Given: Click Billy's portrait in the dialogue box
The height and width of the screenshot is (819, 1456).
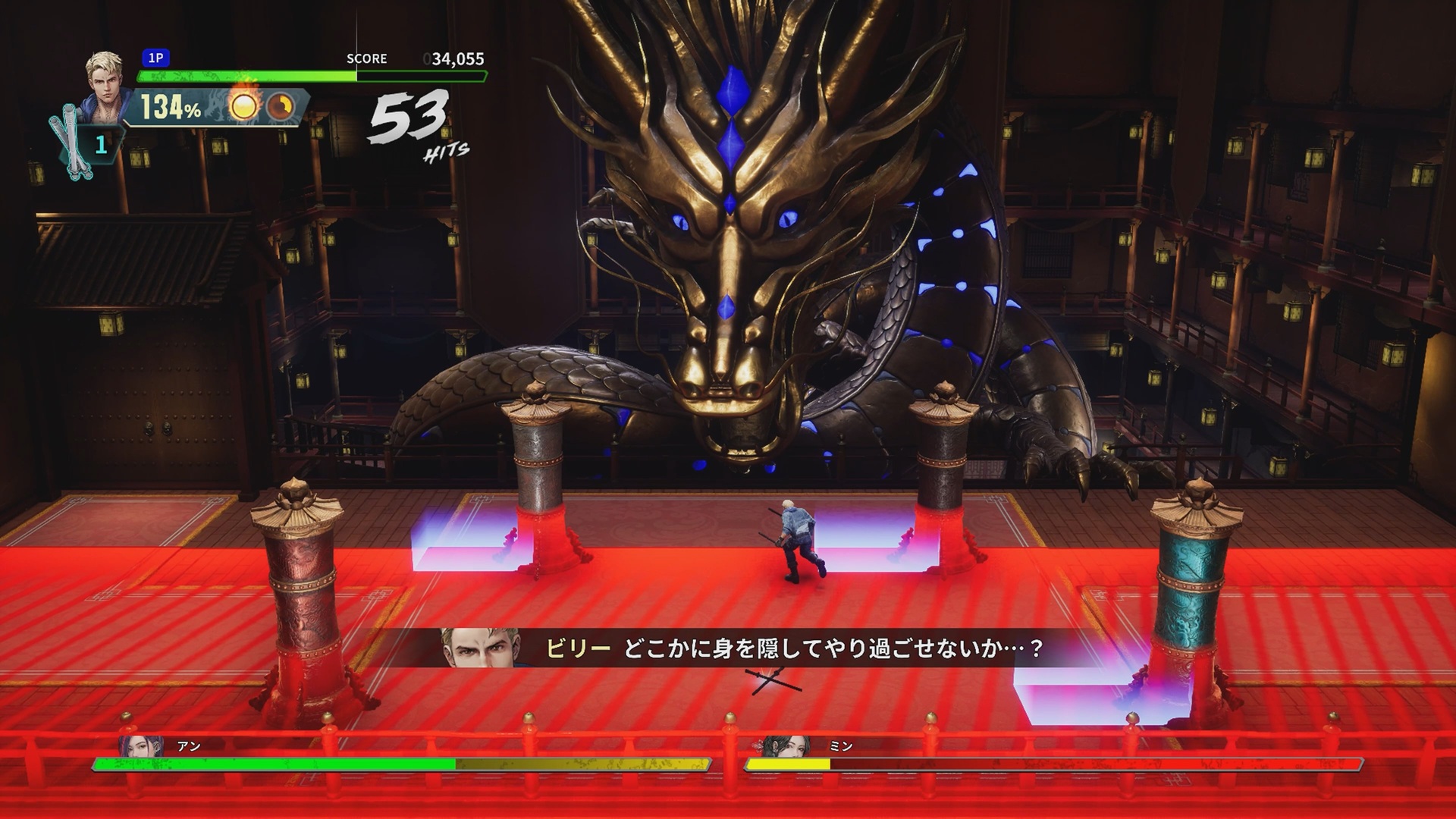Looking at the screenshot, I should coord(478,648).
